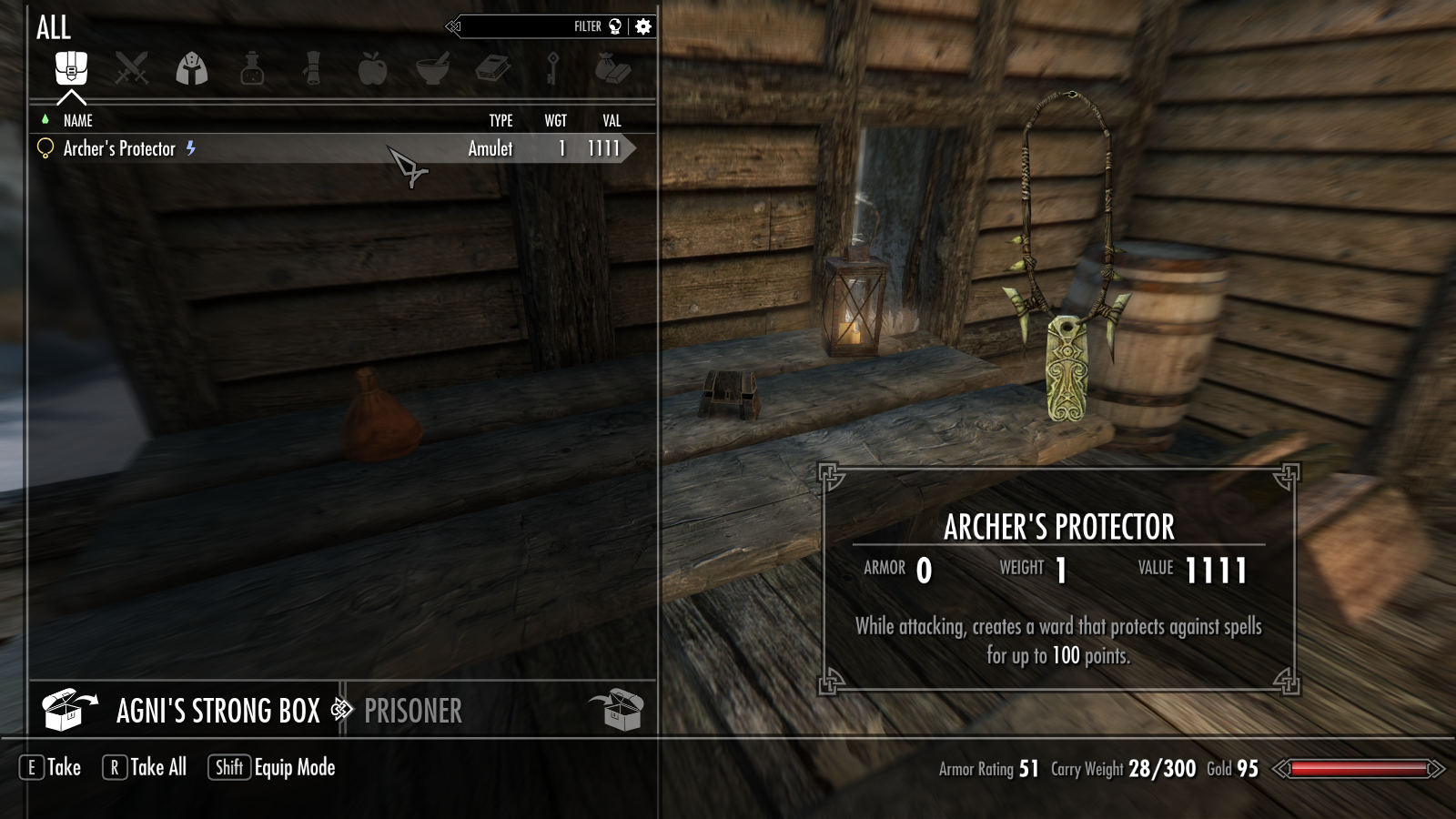This screenshot has height=819, width=1456.
Task: Show the Misc pouch category tab
Action: tap(612, 68)
